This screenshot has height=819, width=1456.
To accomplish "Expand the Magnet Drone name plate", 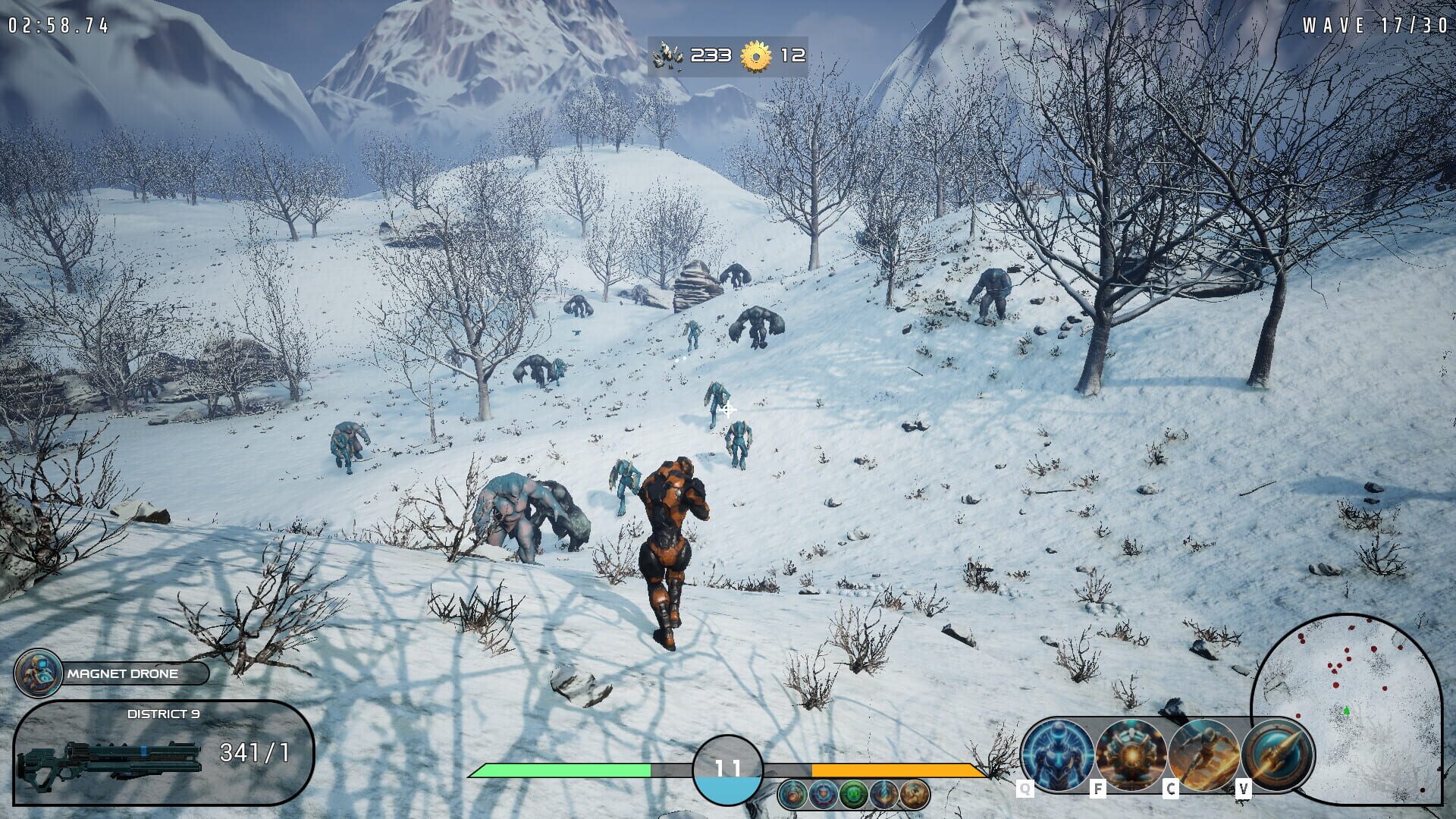I will [x=121, y=673].
